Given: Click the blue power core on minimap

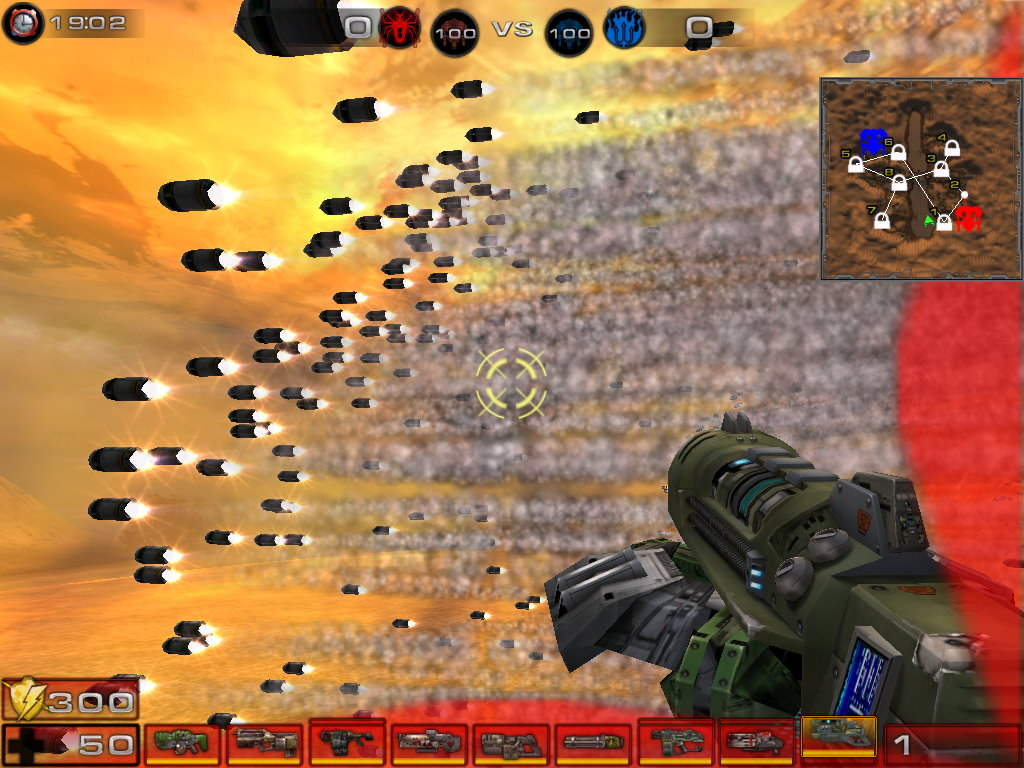Looking at the screenshot, I should click(x=873, y=141).
